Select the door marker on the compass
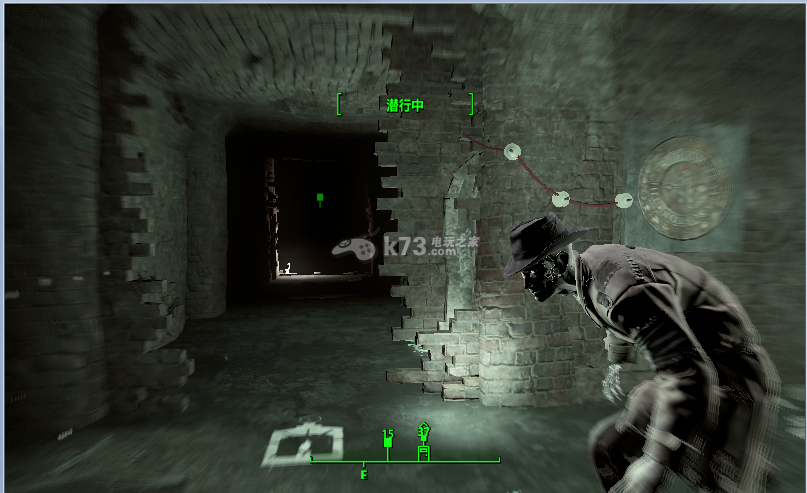 [x=423, y=451]
